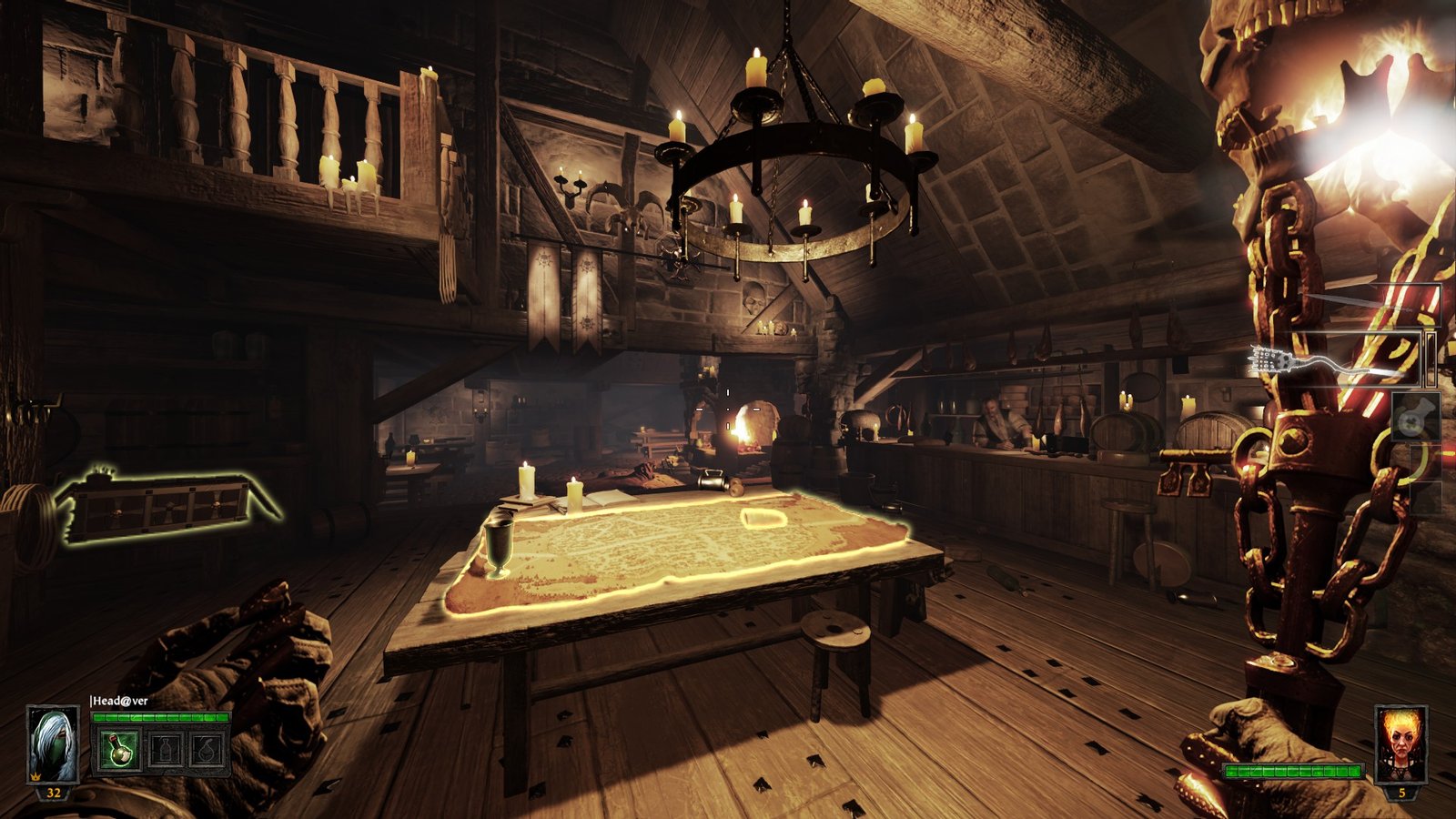Click the flame-haired wizard portrait

click(1400, 744)
